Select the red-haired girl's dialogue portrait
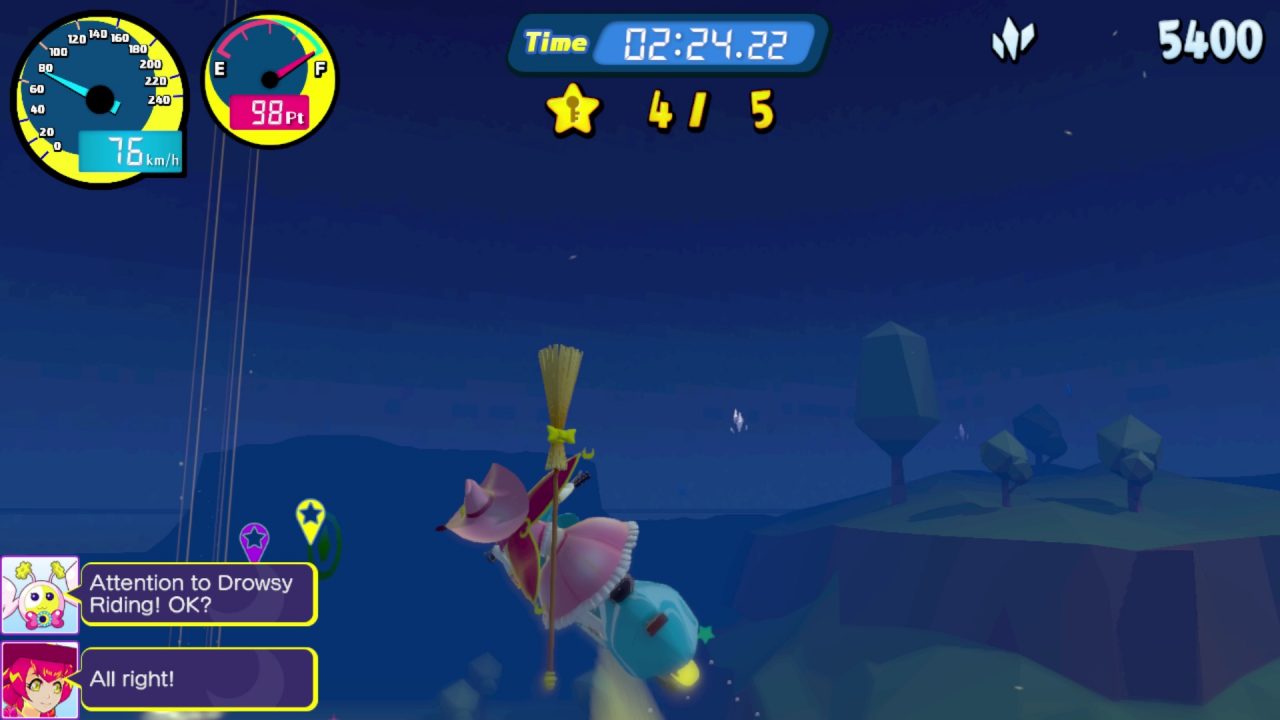This screenshot has height=720, width=1280. point(40,680)
